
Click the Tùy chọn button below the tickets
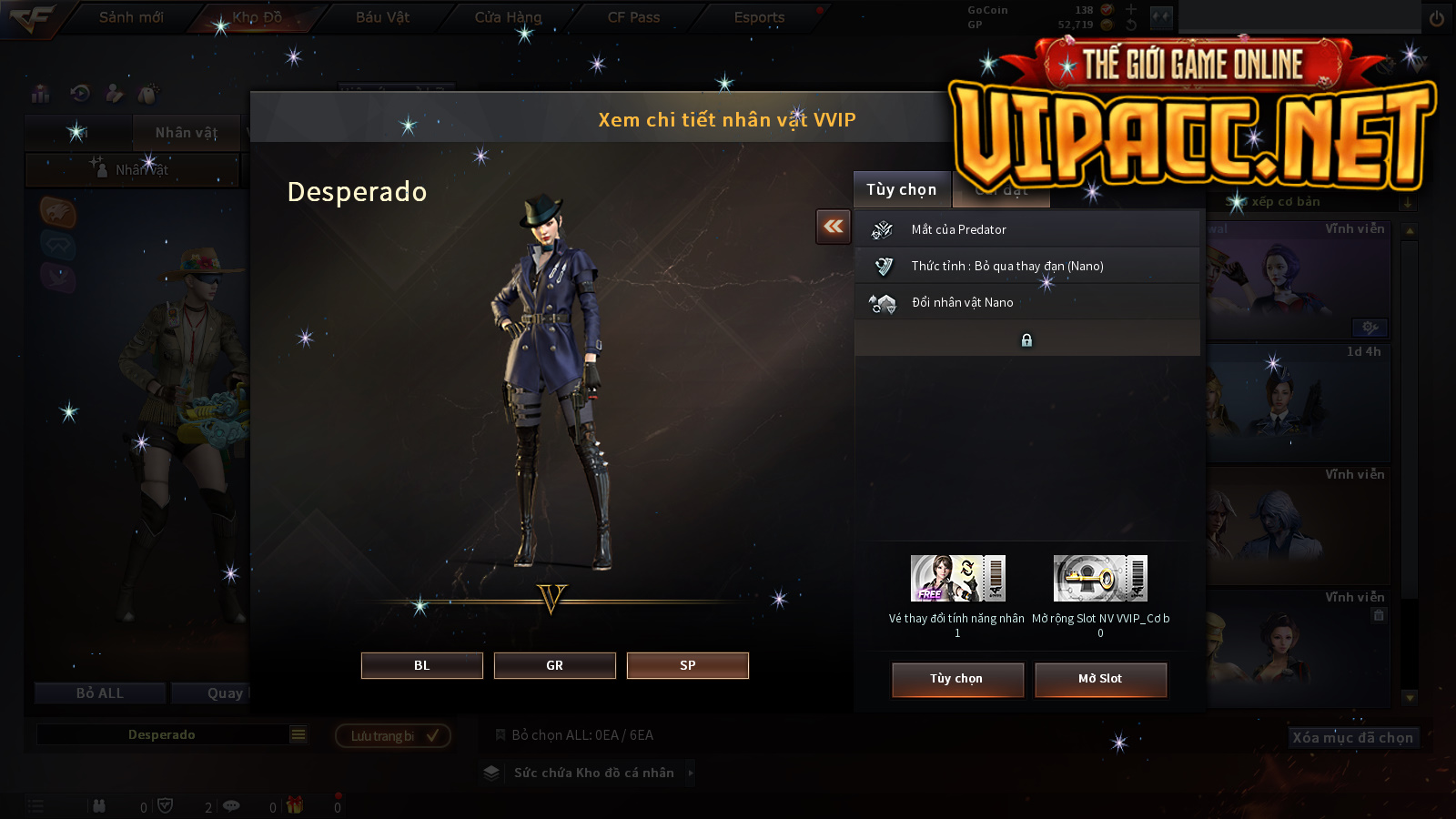956,679
